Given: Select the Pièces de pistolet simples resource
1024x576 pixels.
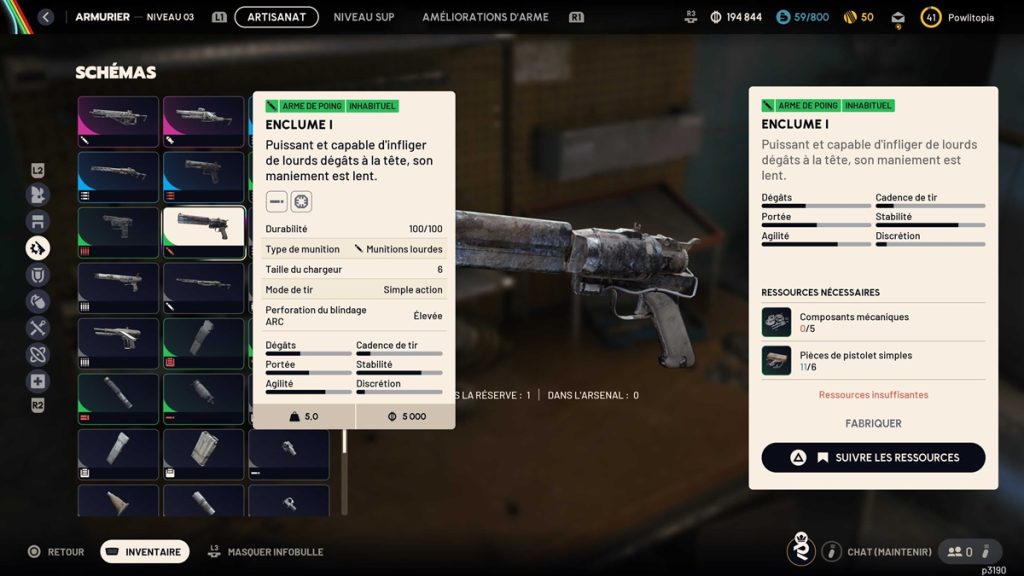Looking at the screenshot, I should (x=873, y=360).
